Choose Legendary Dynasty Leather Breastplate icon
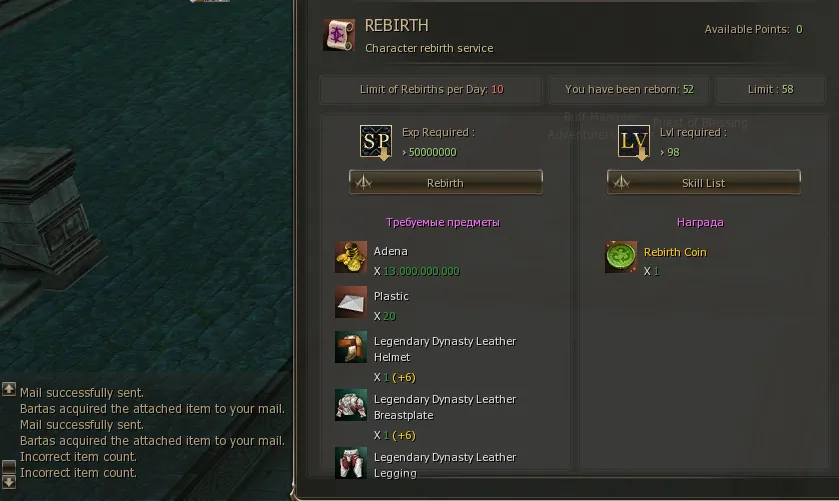 pos(351,405)
